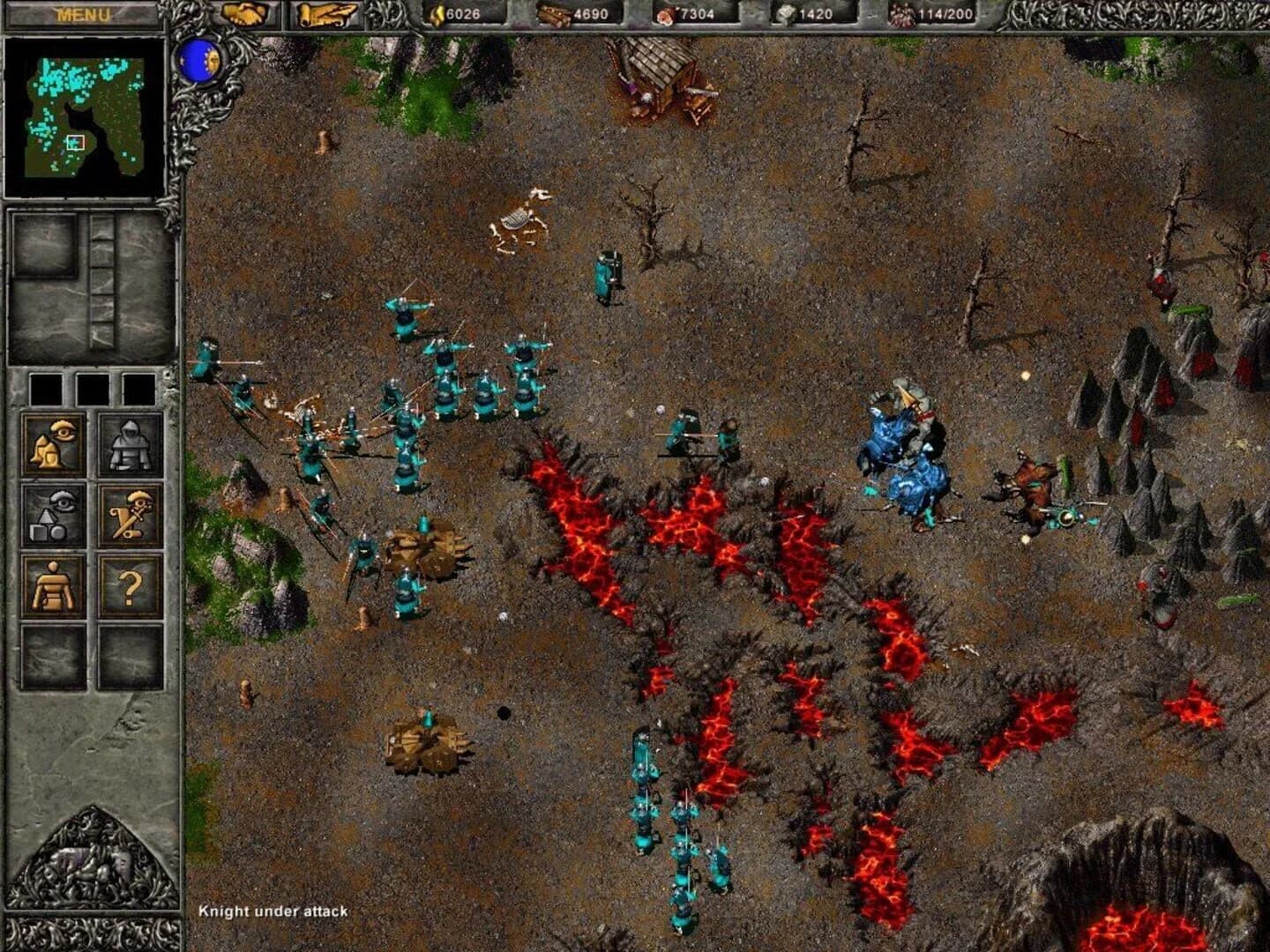Click the wood logs resource icon
Viewport: 1270px width, 952px height.
(x=557, y=15)
